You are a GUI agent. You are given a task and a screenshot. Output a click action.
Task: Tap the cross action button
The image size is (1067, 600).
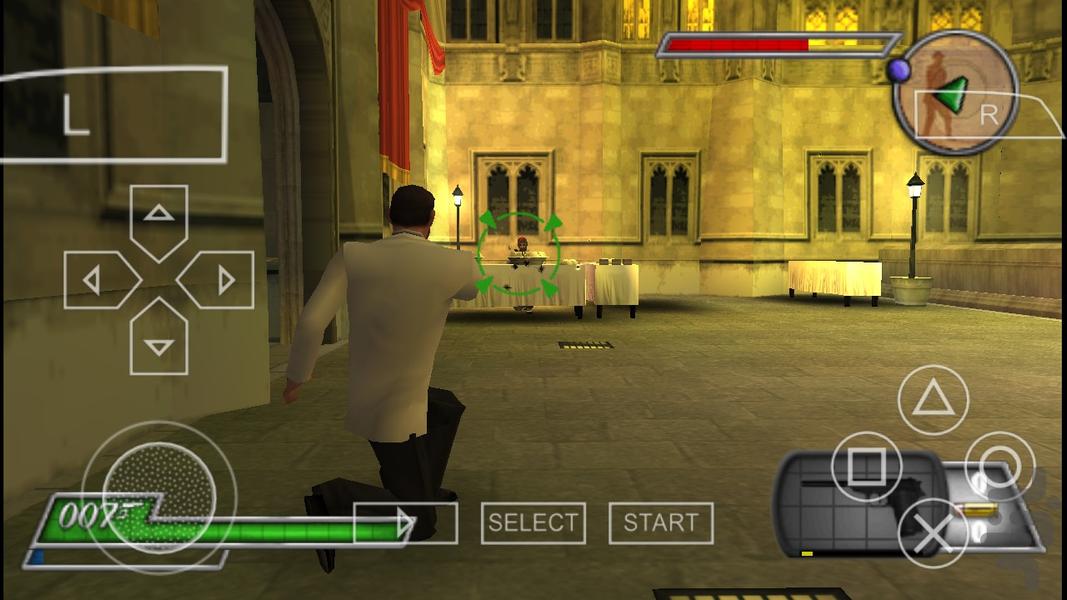932,533
